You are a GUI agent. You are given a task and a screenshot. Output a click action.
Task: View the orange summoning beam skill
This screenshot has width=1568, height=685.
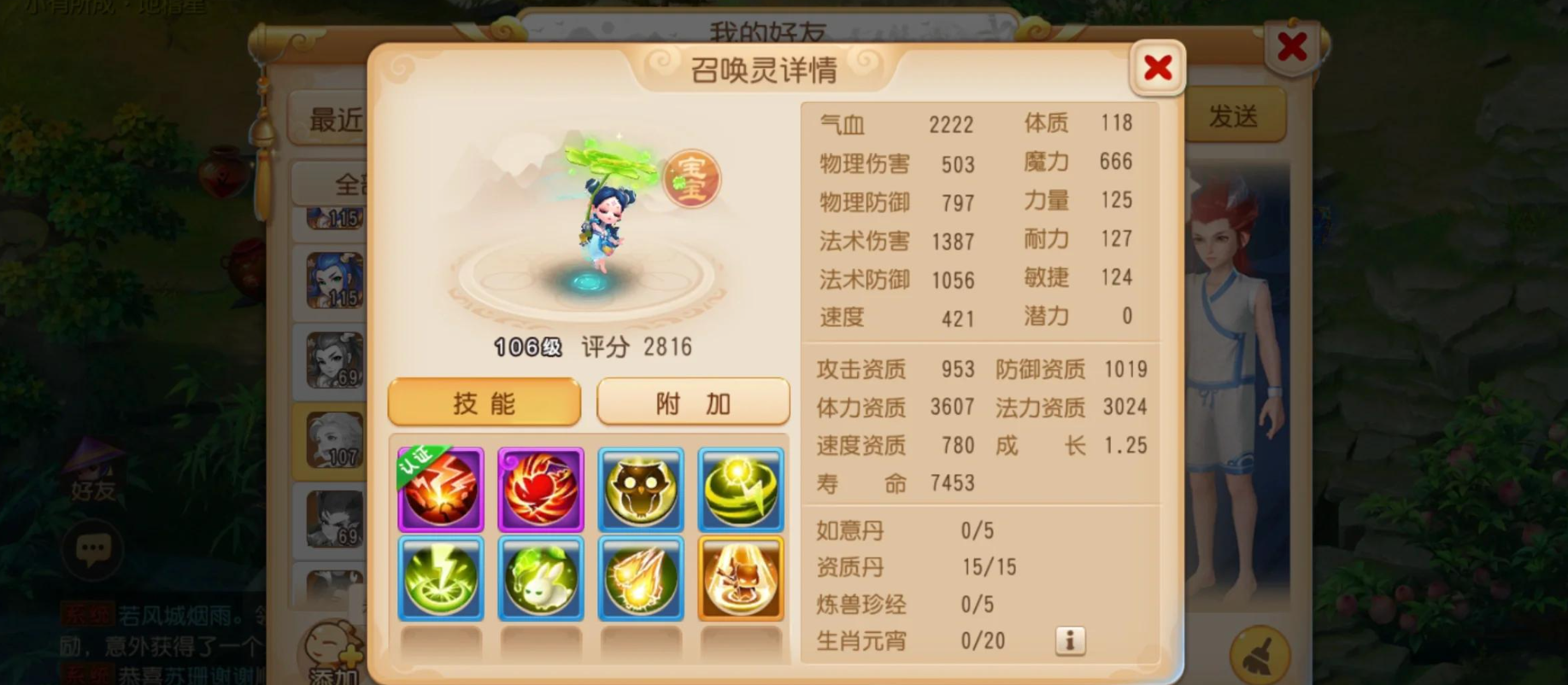(740, 578)
